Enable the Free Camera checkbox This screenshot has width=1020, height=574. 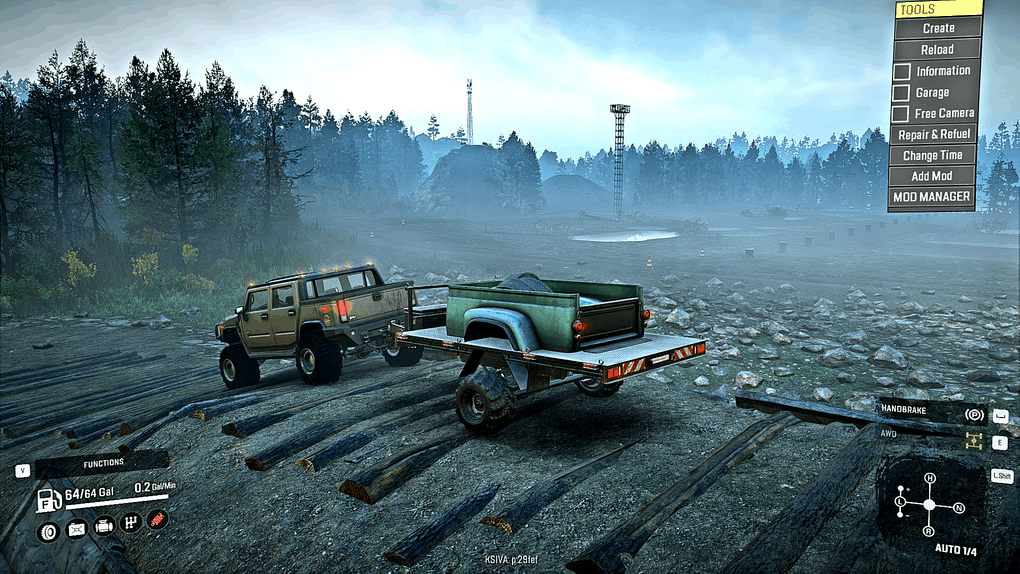[x=901, y=114]
